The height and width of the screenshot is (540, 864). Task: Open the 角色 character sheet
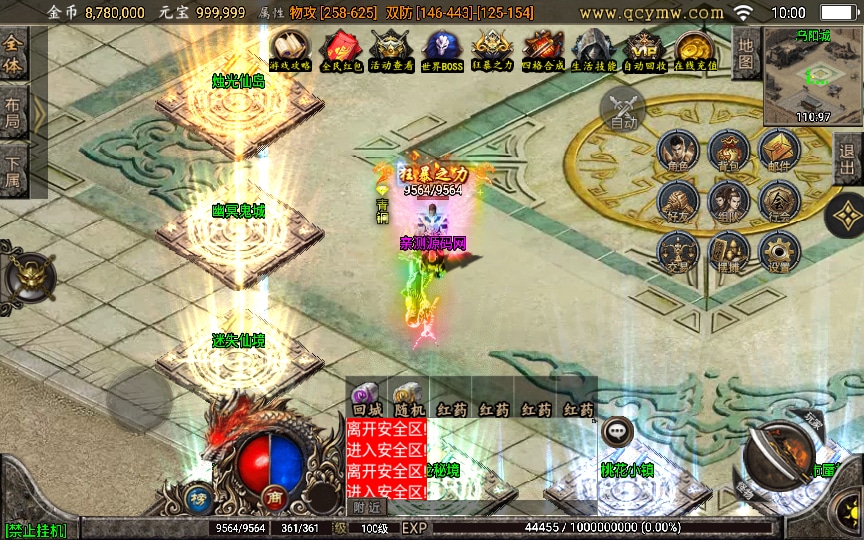click(x=679, y=152)
